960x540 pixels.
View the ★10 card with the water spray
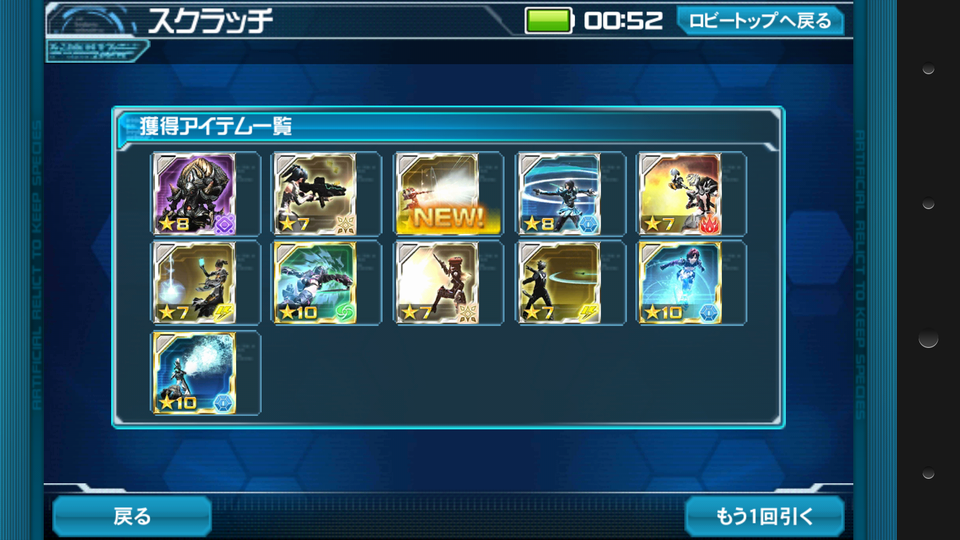(194, 373)
